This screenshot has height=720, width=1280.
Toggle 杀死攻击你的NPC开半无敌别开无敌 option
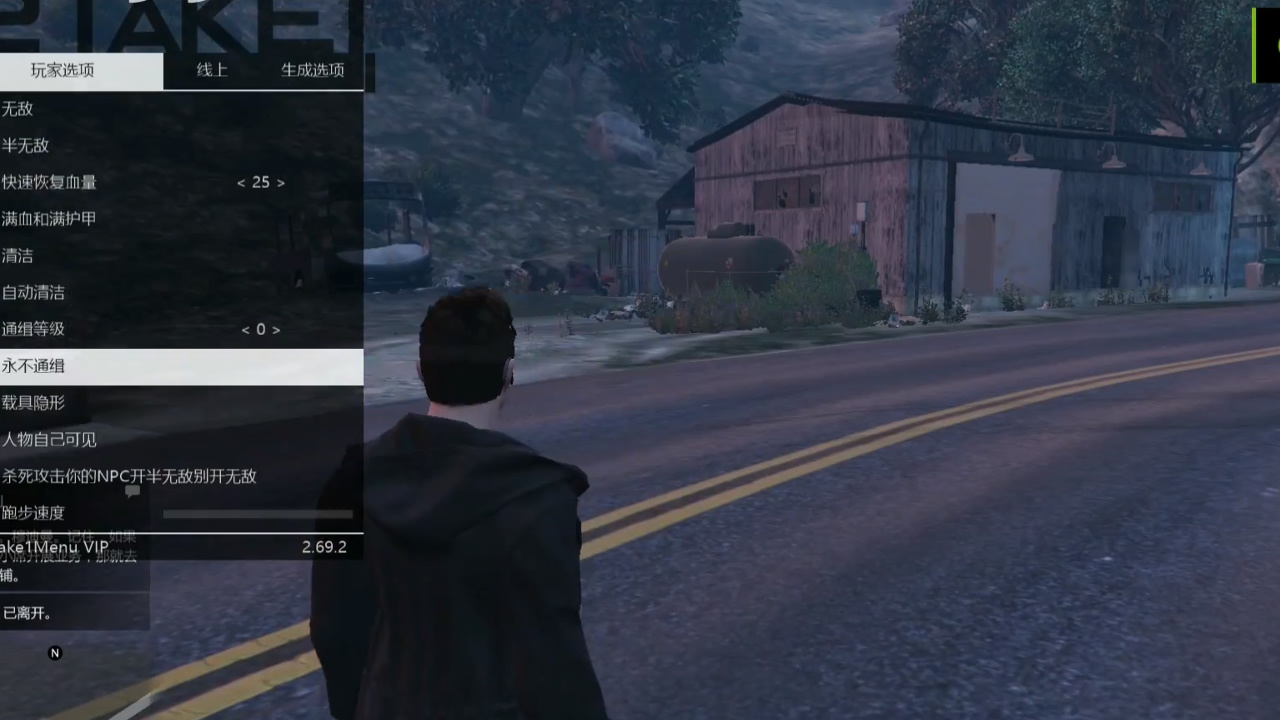tap(128, 476)
